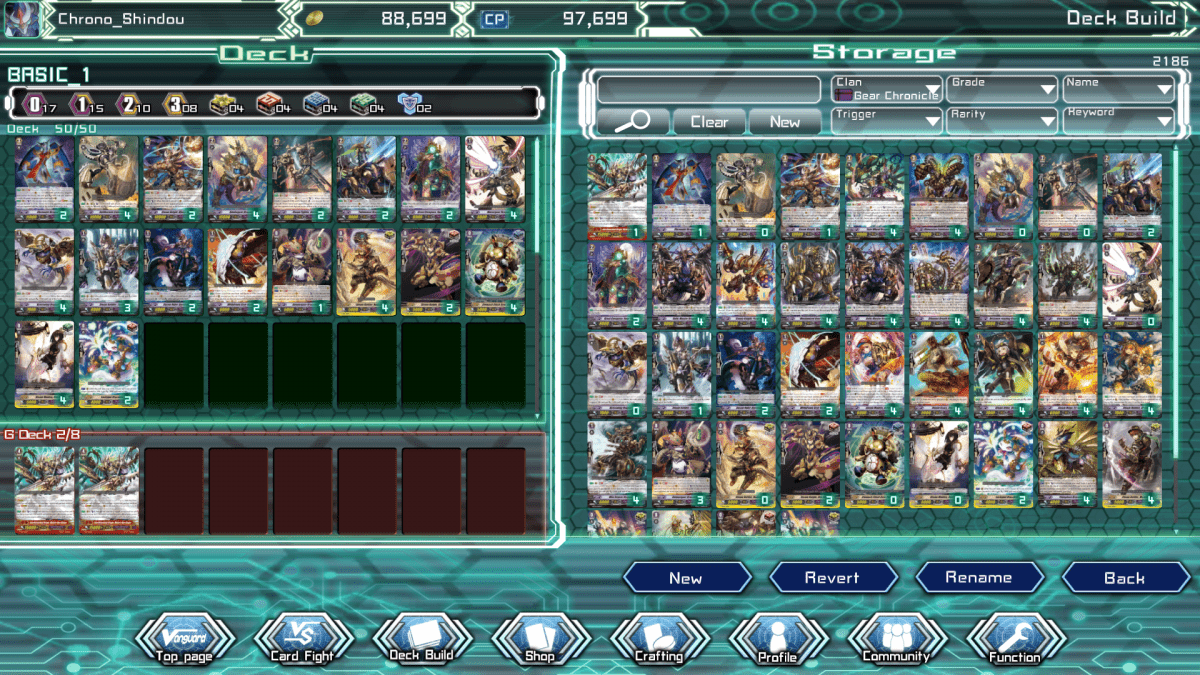Viewport: 1200px width, 675px height.
Task: Go Back from deck build
Action: (x=1125, y=578)
